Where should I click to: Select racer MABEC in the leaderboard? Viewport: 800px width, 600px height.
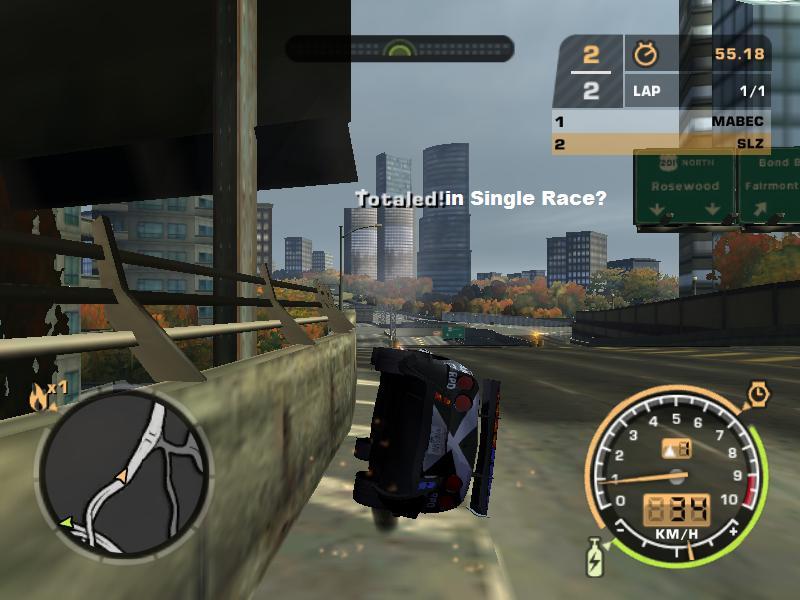pos(661,122)
